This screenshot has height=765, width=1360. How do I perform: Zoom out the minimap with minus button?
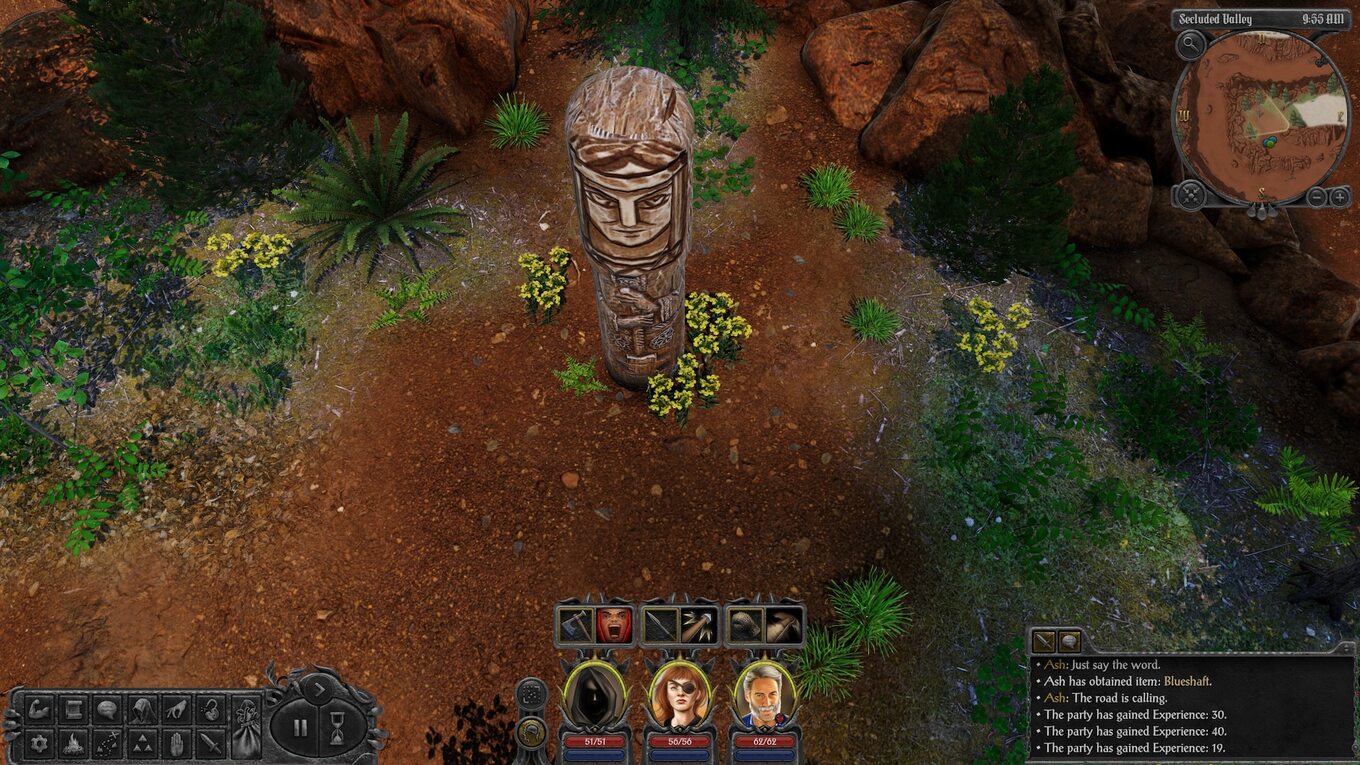[1317, 196]
